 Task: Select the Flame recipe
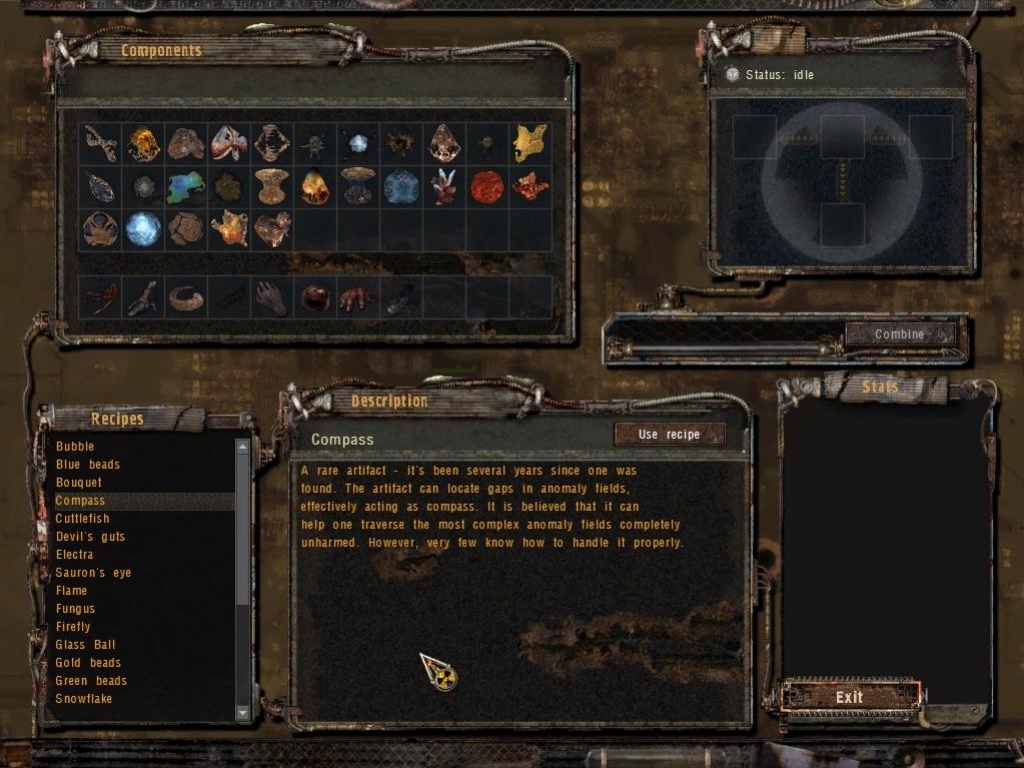72,590
